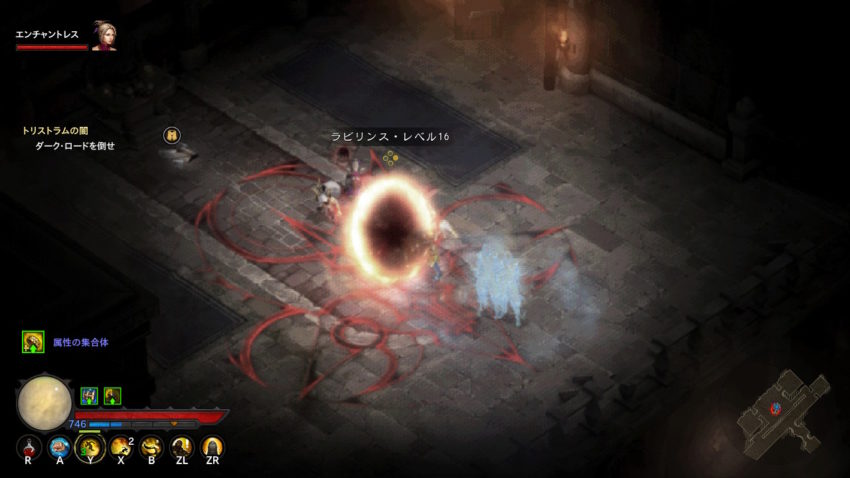Activate the gold-ringed skill with the green 3
The height and width of the screenshot is (478, 850).
(91, 447)
